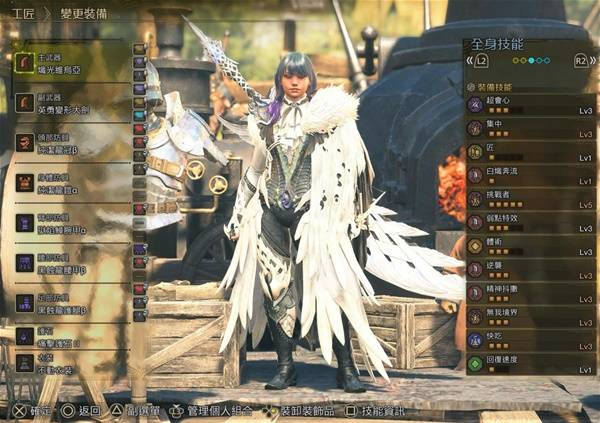Select the 精神抖擻 skill row
This screenshot has width=600, height=423.
[x=530, y=294]
